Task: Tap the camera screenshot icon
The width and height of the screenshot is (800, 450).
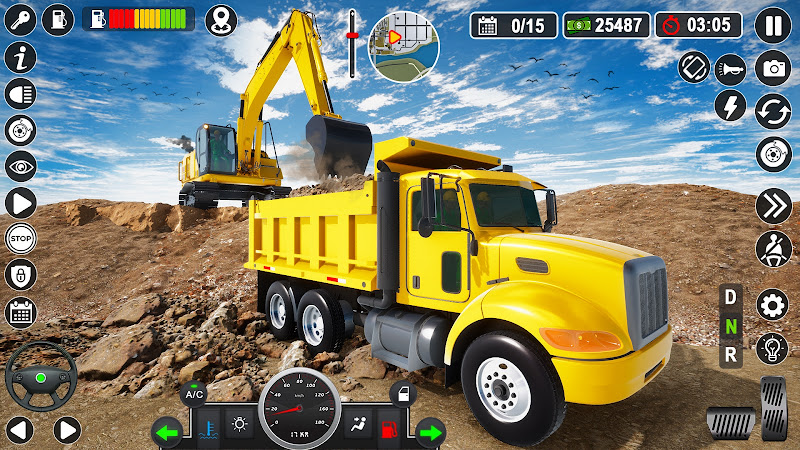Action: click(772, 68)
